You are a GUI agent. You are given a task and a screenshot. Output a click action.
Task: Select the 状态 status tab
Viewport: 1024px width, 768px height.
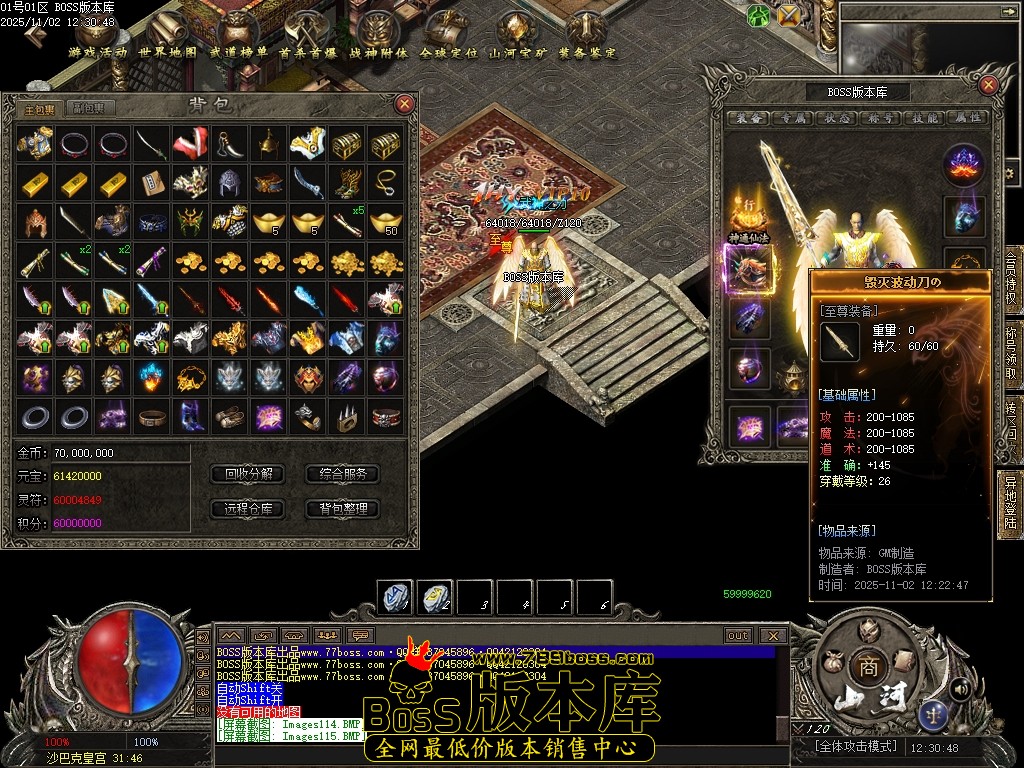pyautogui.click(x=837, y=118)
